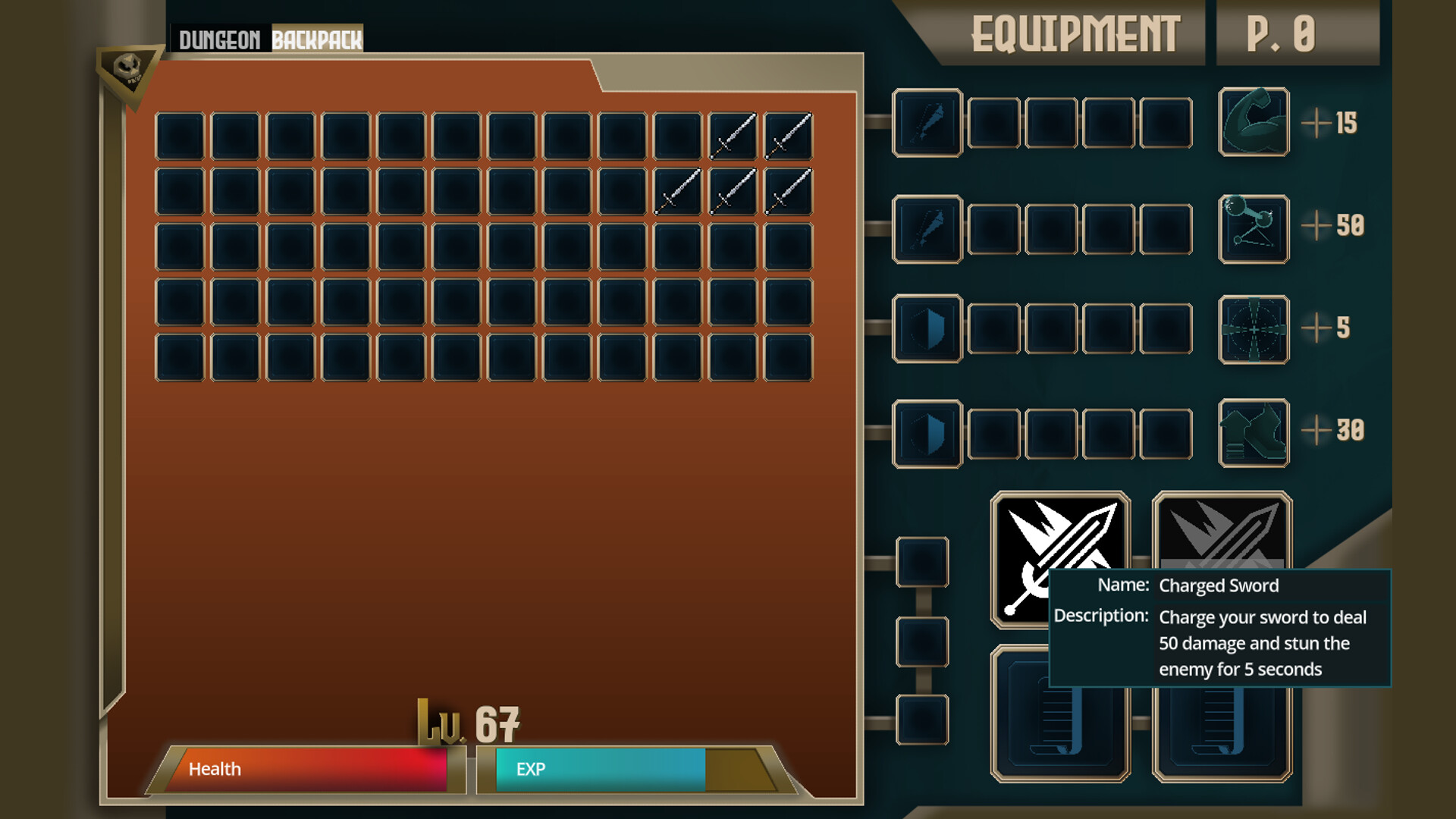The height and width of the screenshot is (819, 1456).
Task: Click the first shield equipment slot icon
Action: tap(927, 329)
